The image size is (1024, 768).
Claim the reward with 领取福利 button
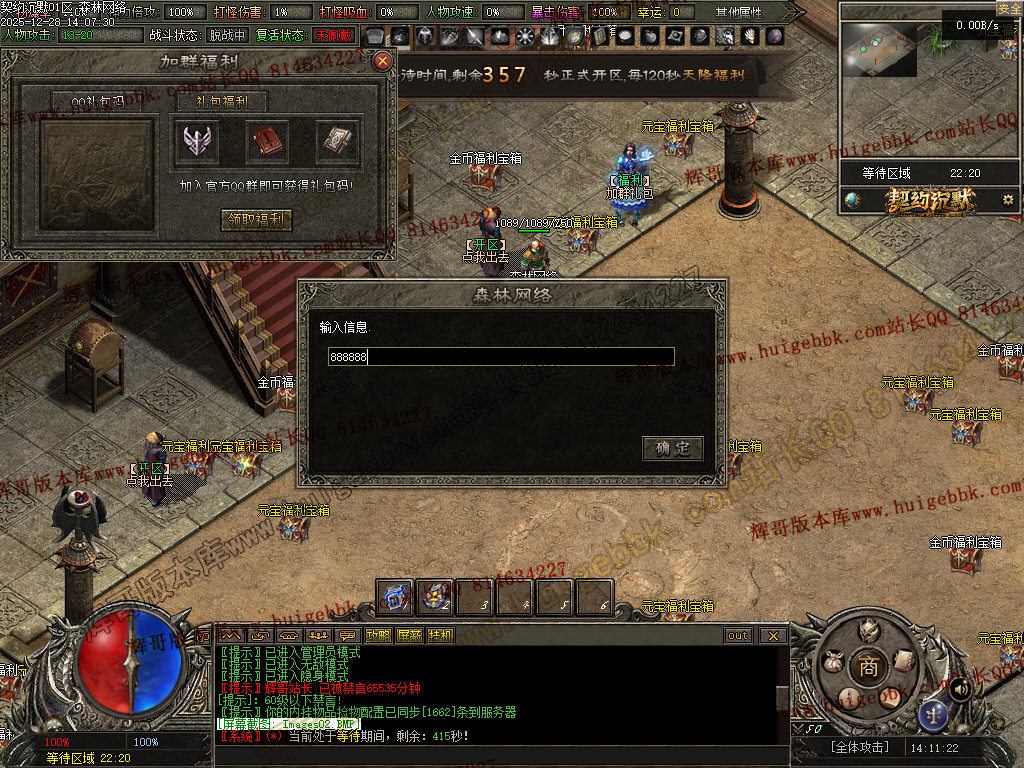point(256,220)
